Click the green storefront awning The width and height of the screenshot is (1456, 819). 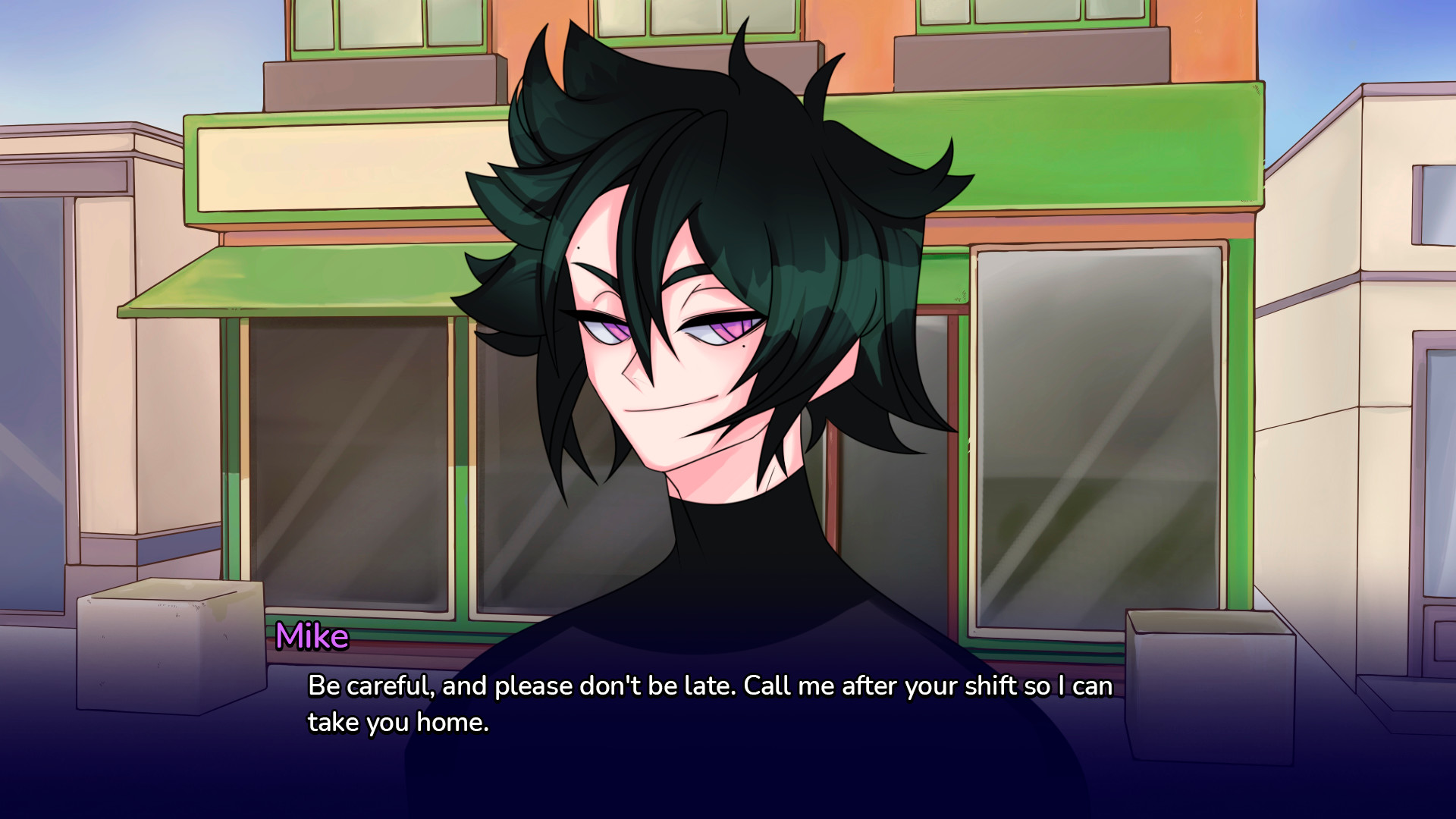[303, 281]
